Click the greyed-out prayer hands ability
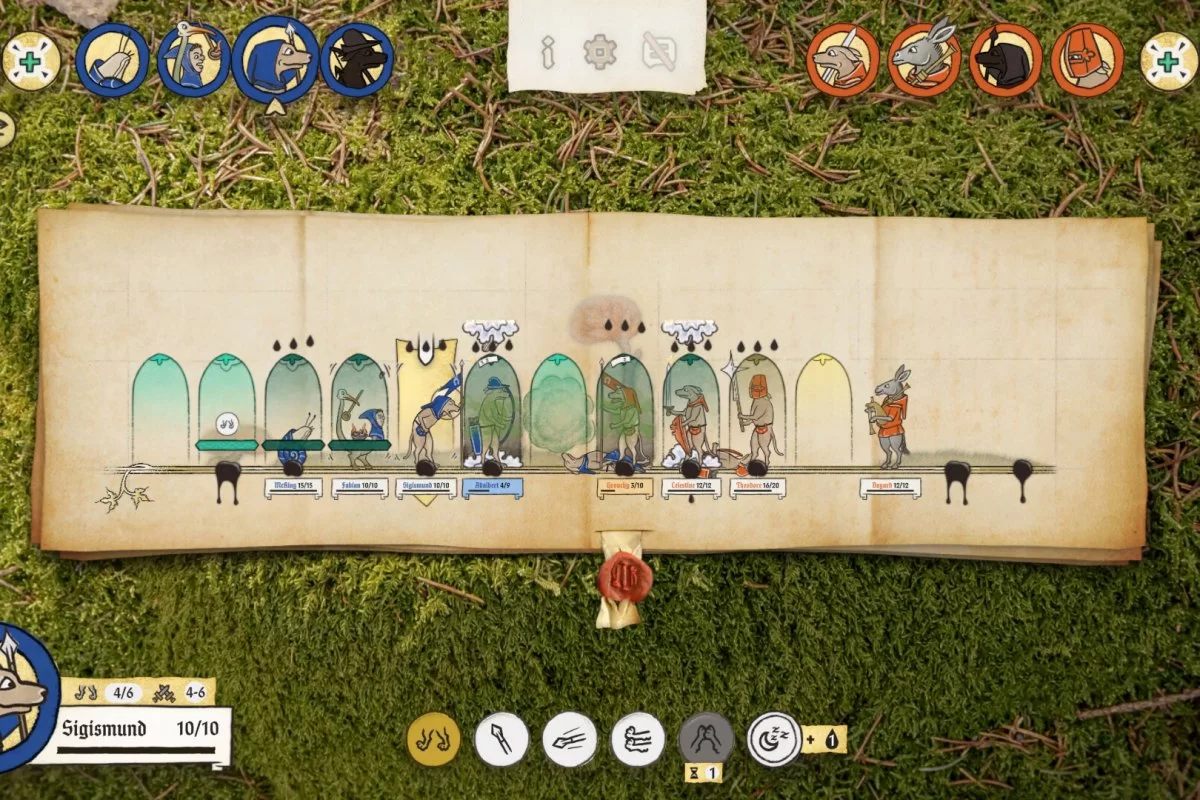The width and height of the screenshot is (1200, 800). [x=706, y=739]
